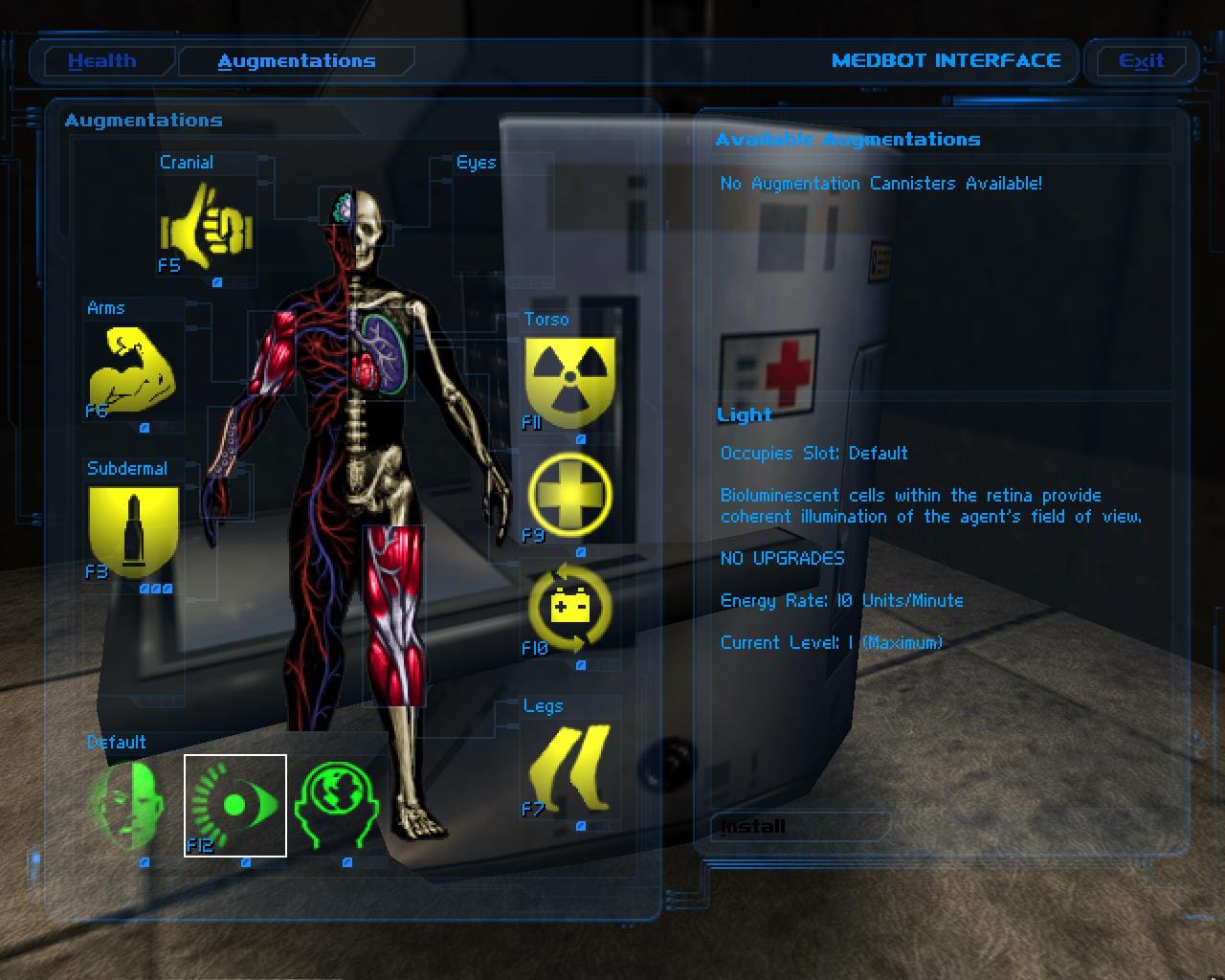The height and width of the screenshot is (980, 1225).
Task: Pick the Torso radiation shield augmentation
Action: 570,381
